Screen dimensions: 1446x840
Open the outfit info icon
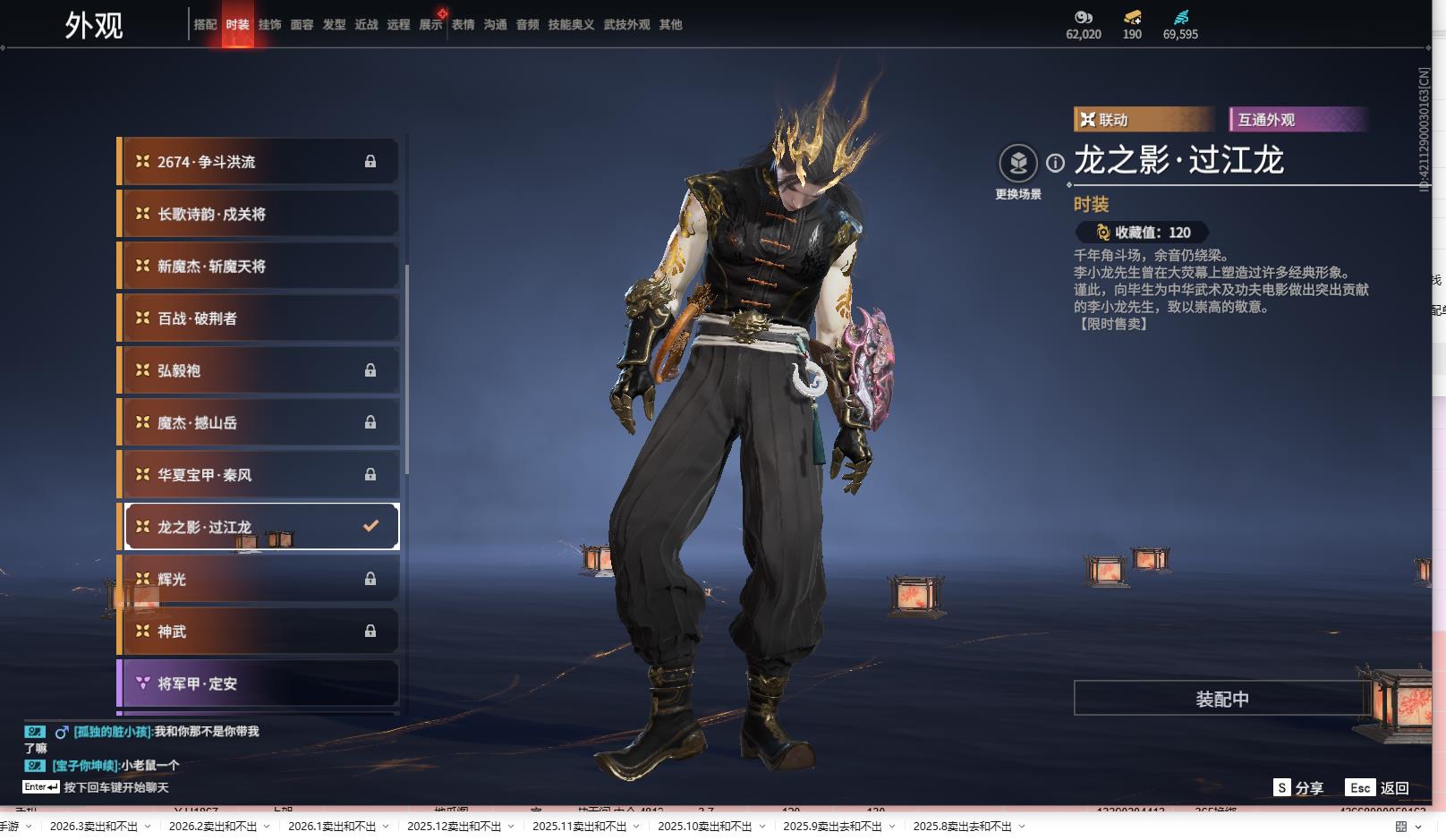(x=1056, y=163)
